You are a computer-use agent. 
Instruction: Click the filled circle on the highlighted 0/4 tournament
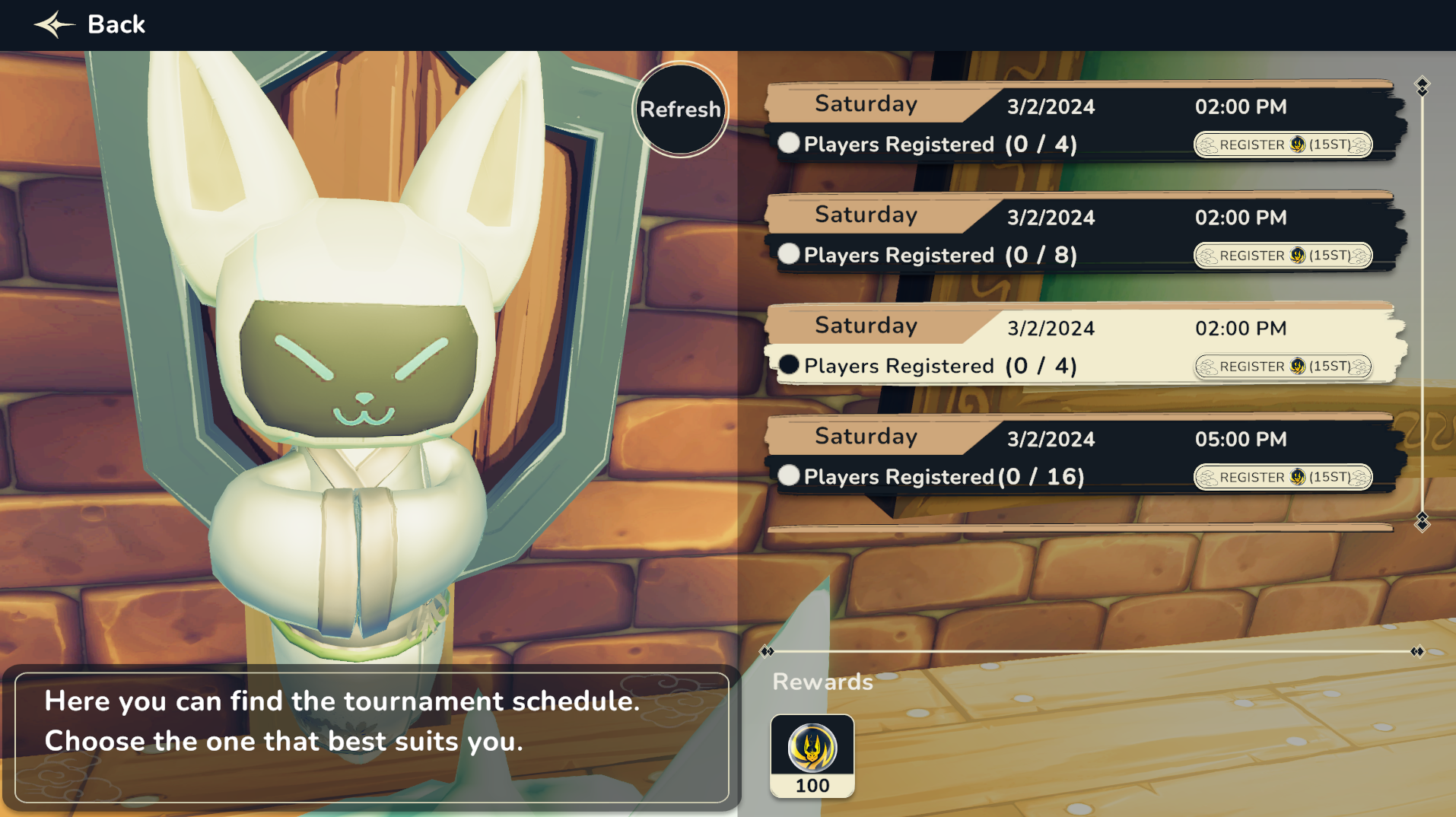(790, 365)
